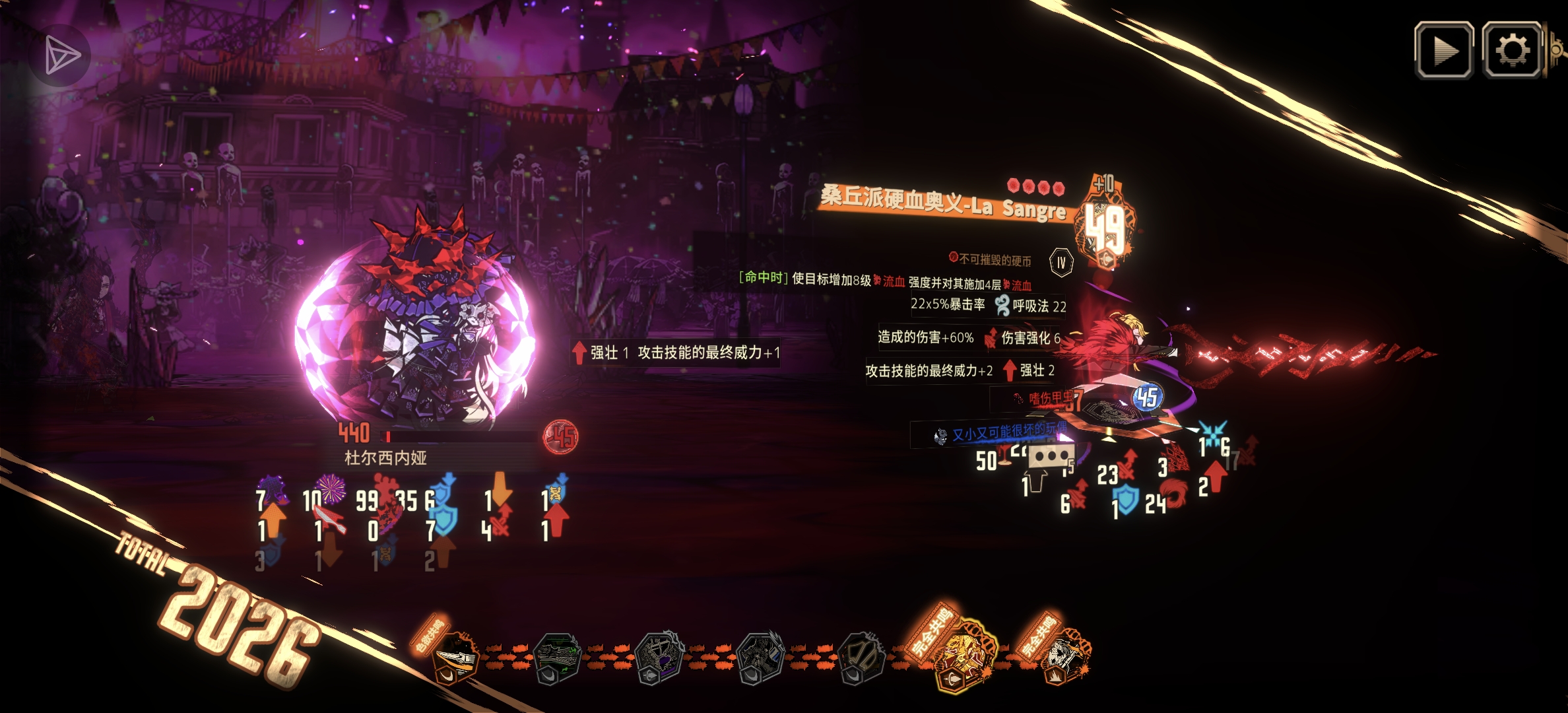Select the enemy 杜尔西内娅 name plate

(385, 458)
